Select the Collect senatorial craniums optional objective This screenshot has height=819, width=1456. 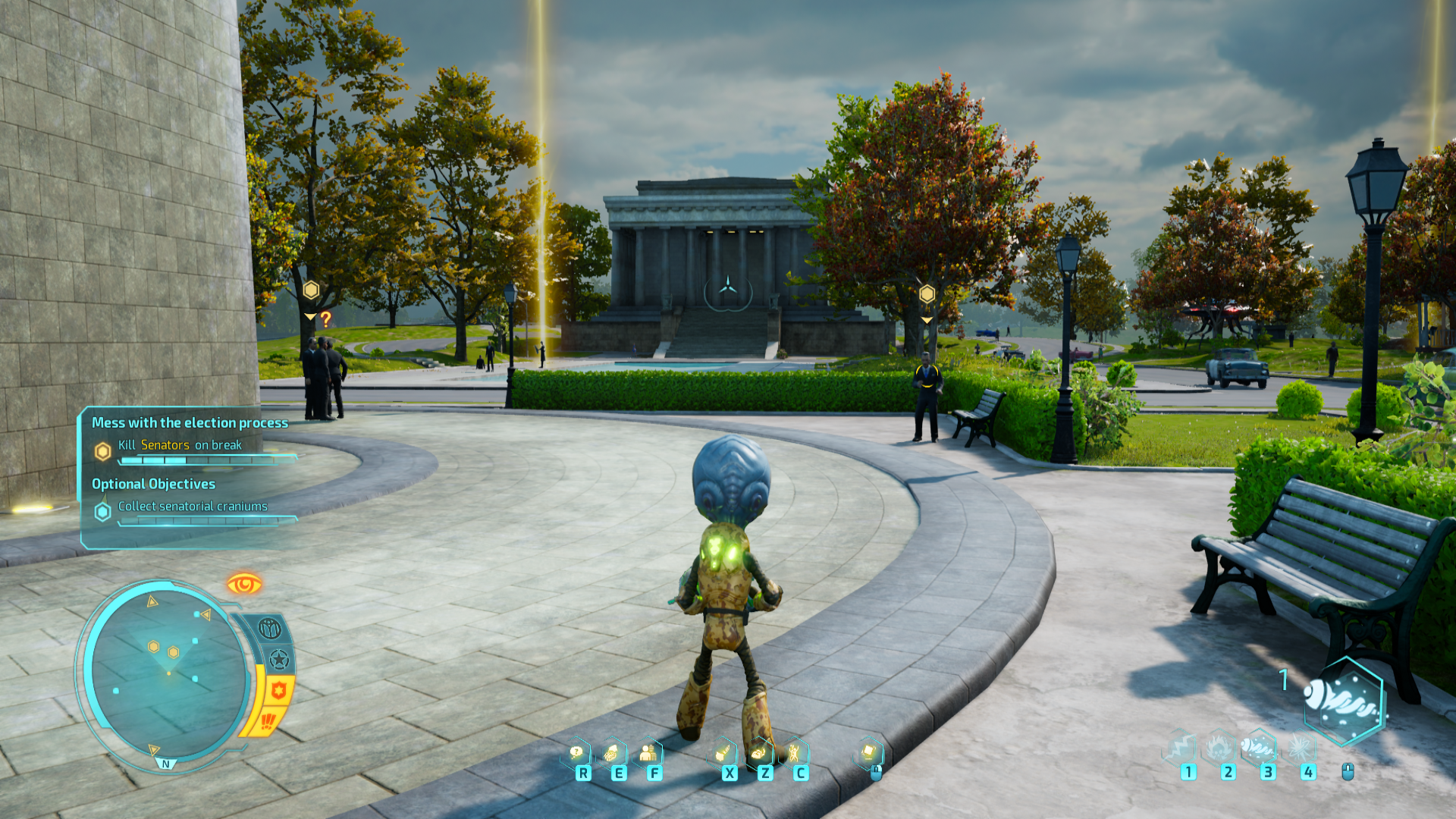193,507
